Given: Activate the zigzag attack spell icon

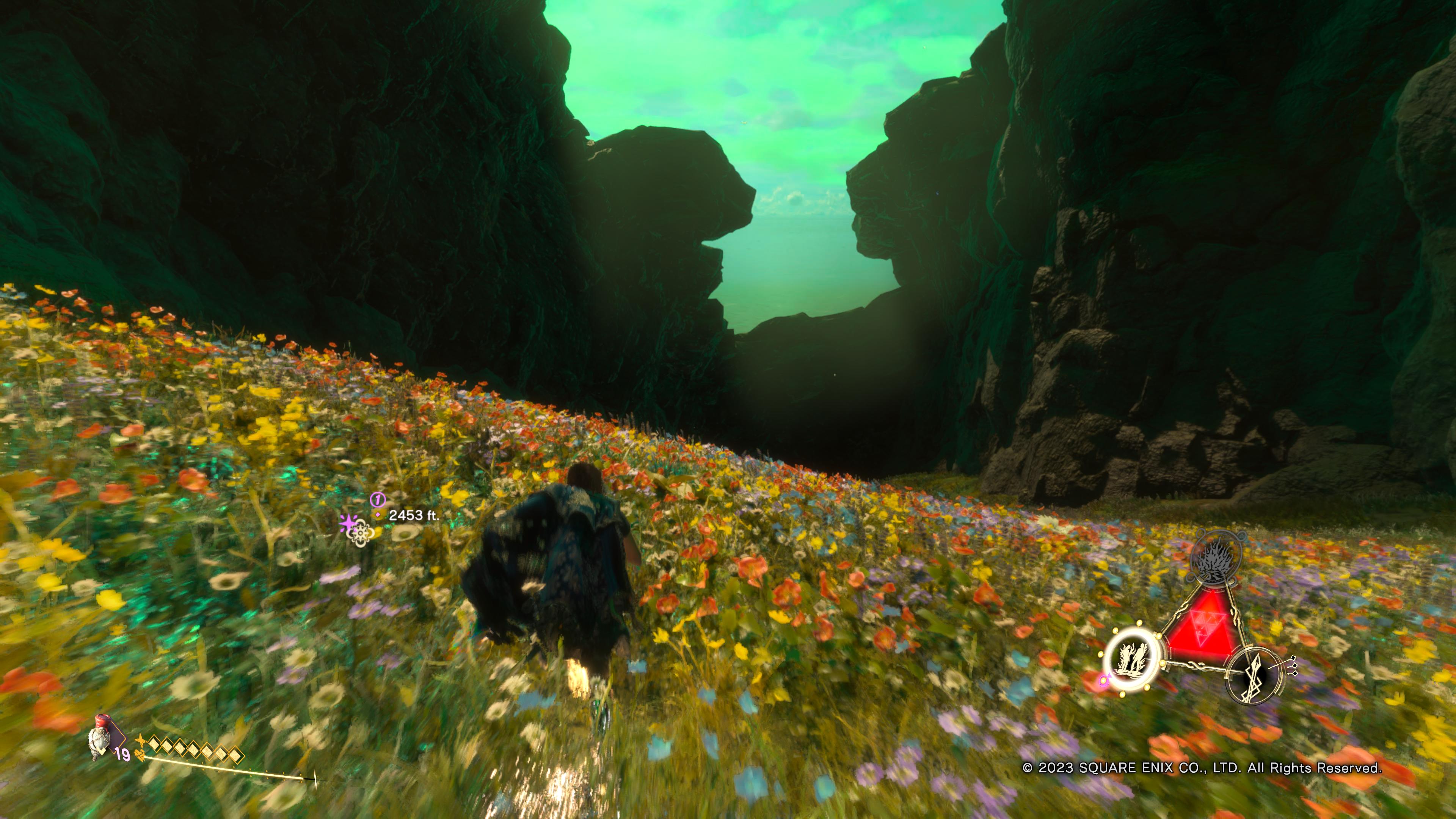Looking at the screenshot, I should pyautogui.click(x=1255, y=675).
